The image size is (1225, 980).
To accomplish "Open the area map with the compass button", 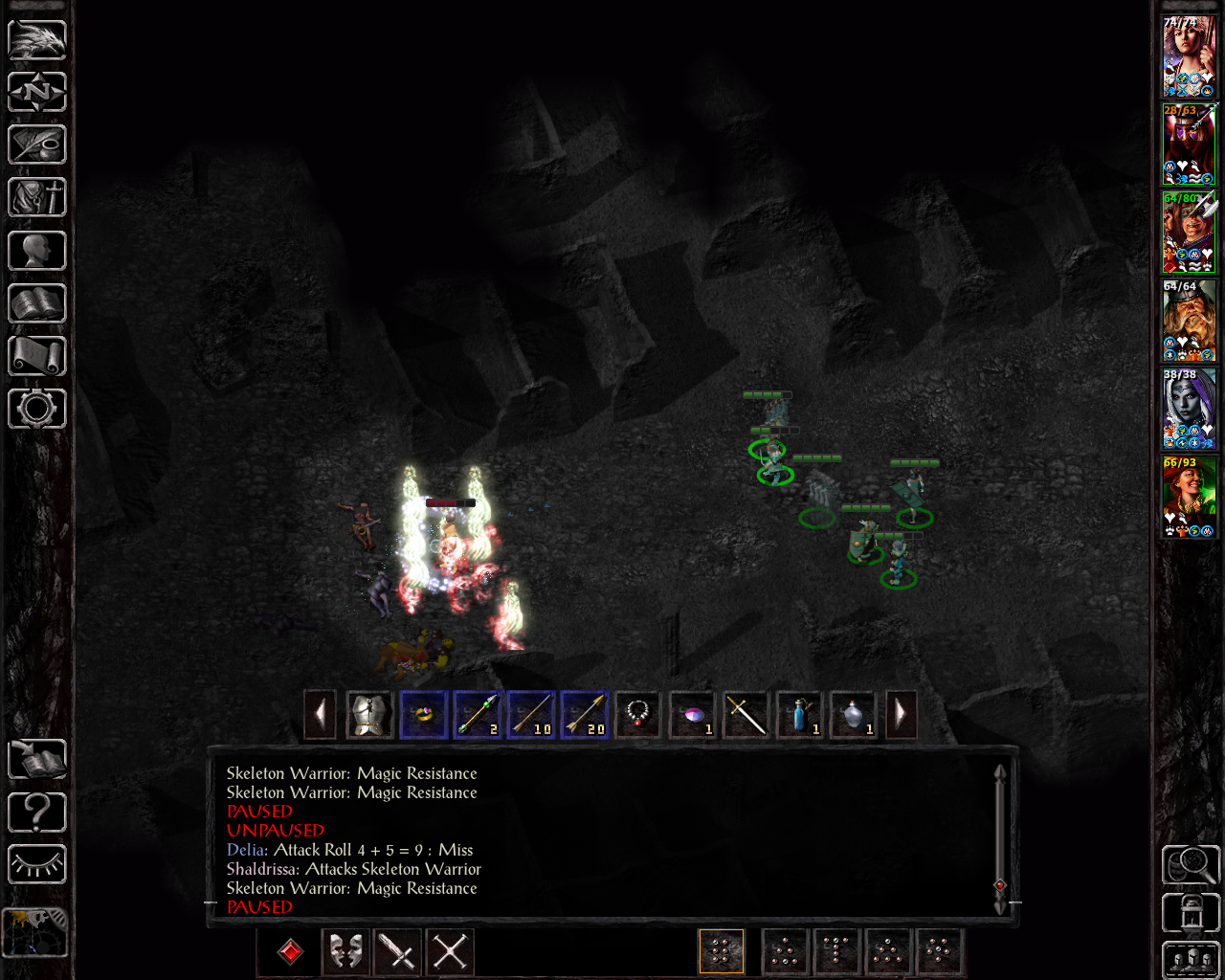I will [x=37, y=93].
